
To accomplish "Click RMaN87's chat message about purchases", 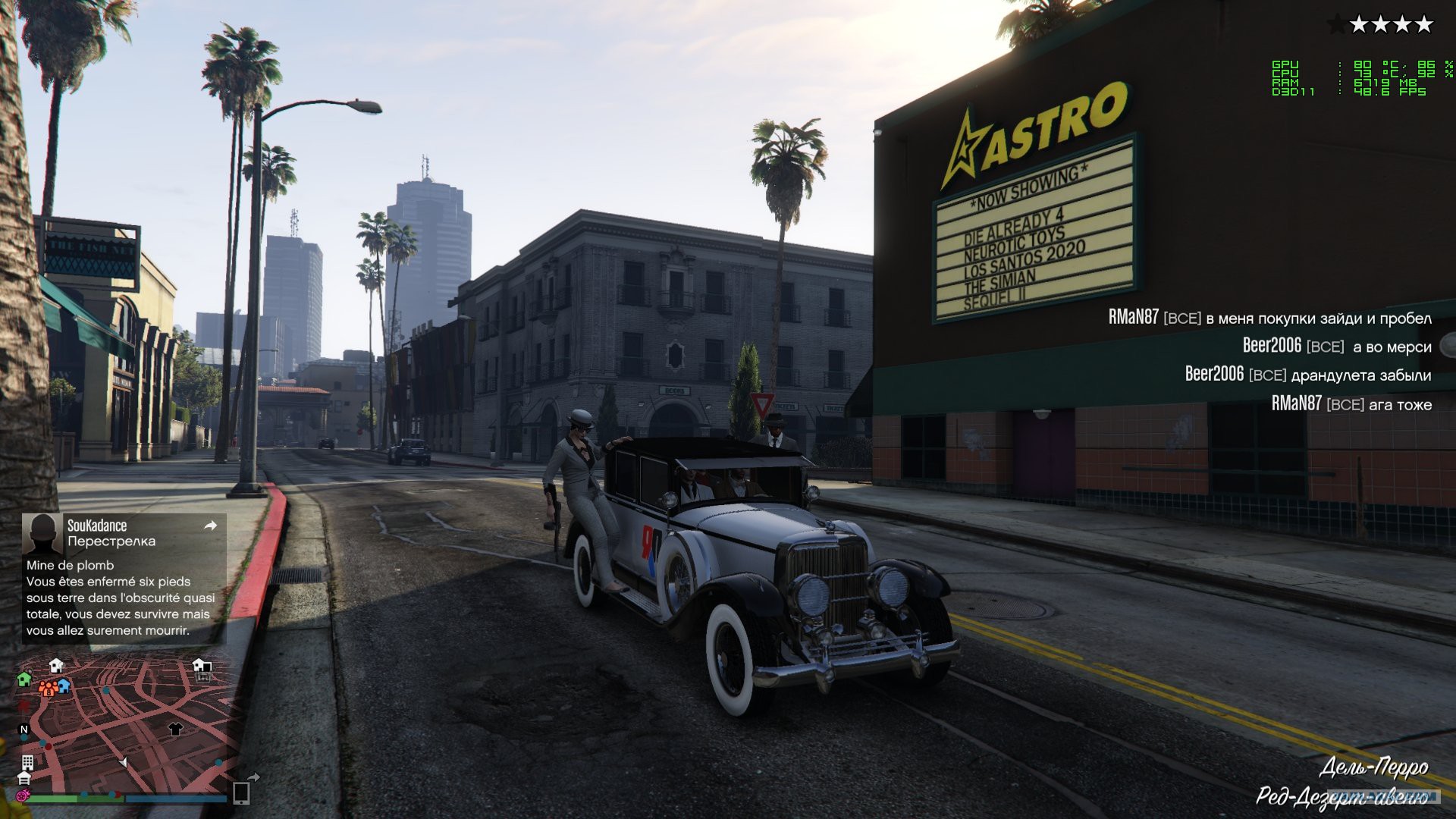I will [x=1269, y=318].
